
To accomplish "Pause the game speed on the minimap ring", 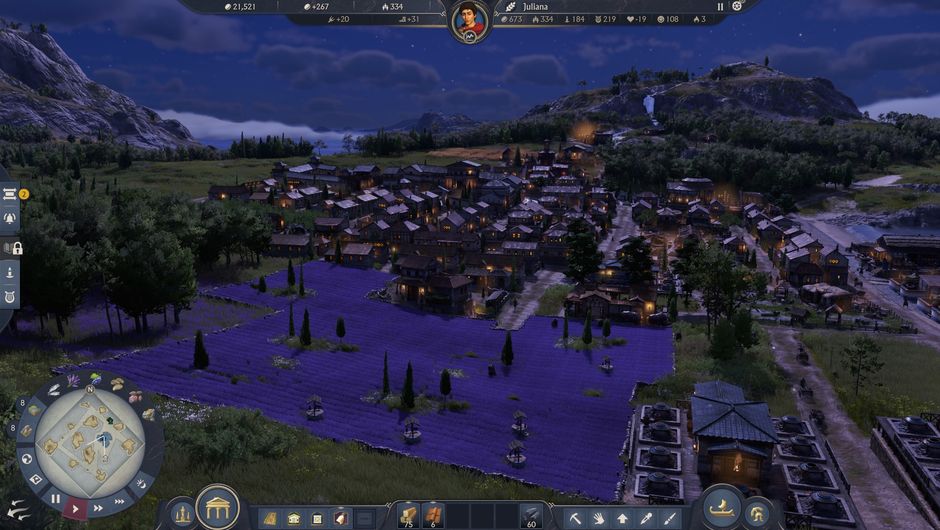I will pyautogui.click(x=55, y=498).
